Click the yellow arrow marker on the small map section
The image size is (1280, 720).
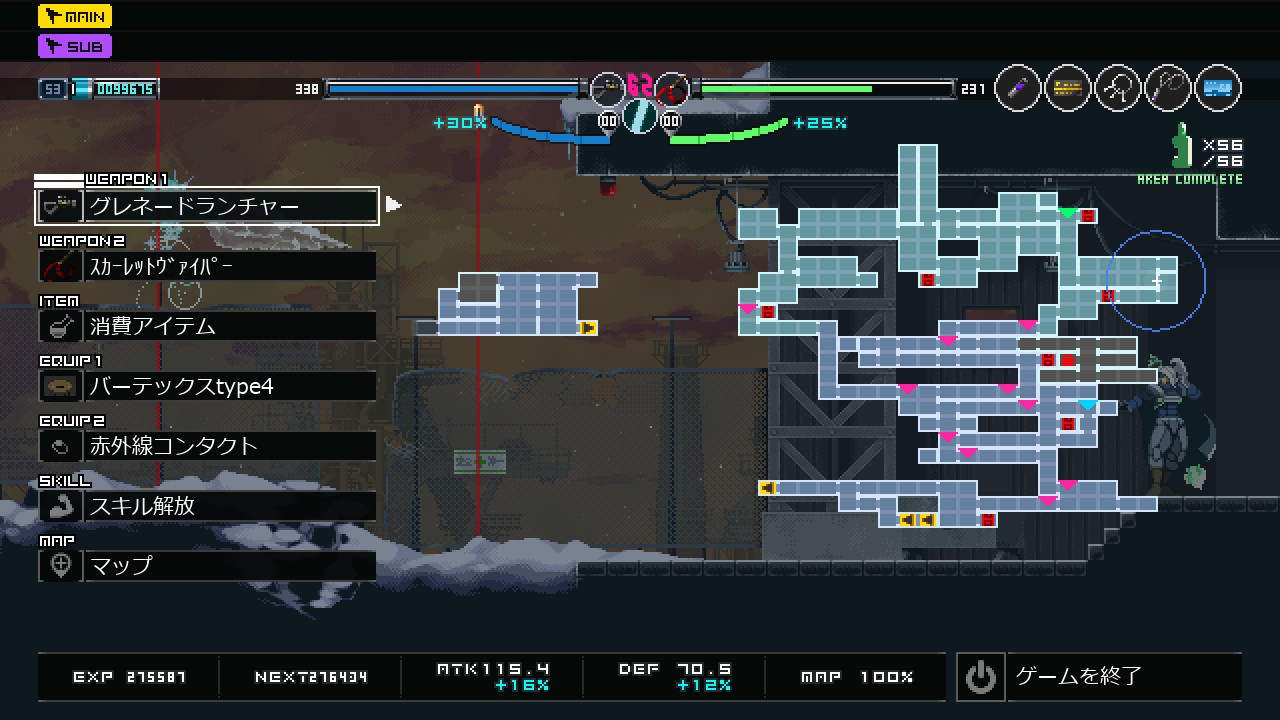(x=588, y=327)
